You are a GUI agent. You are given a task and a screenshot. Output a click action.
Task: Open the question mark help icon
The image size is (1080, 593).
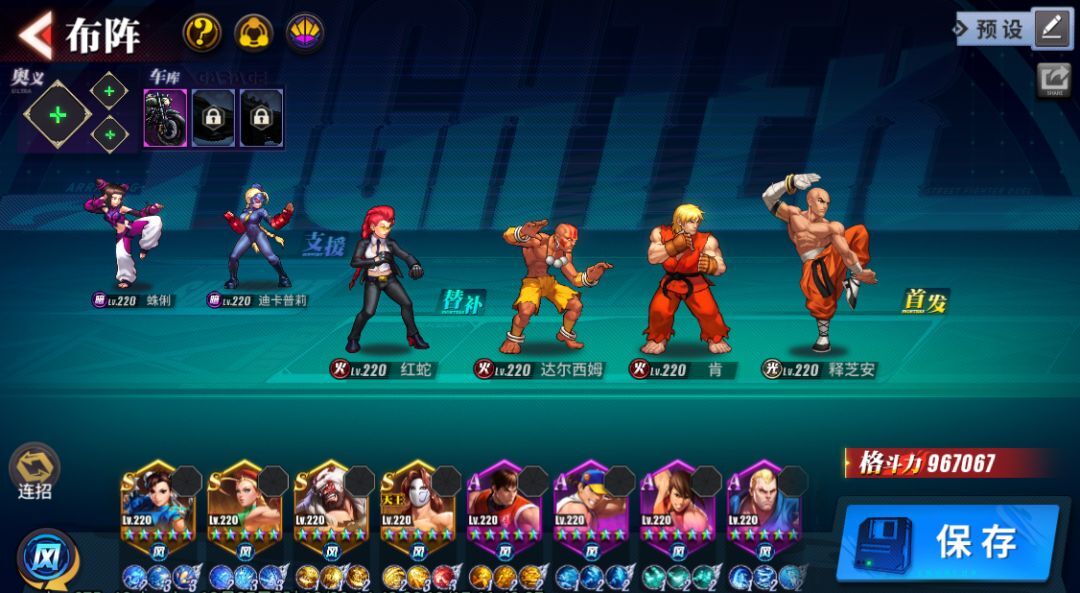point(202,33)
